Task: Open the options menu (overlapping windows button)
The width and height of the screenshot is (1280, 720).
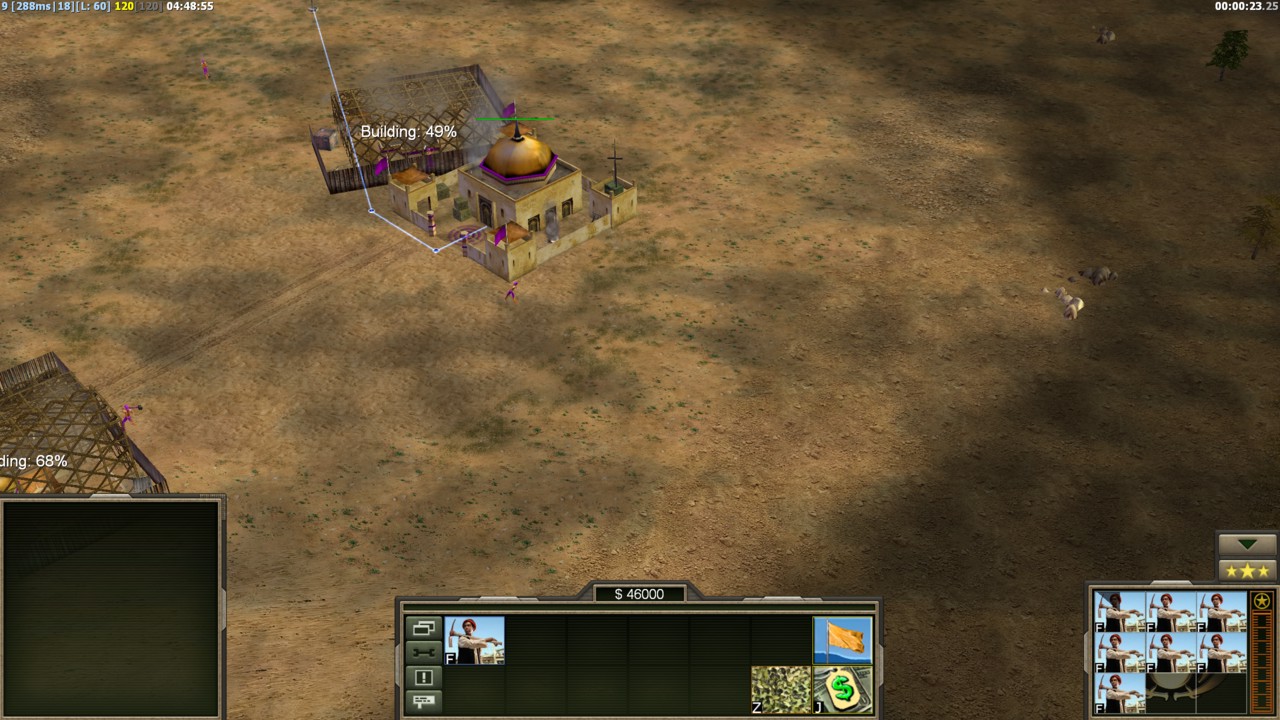Action: pos(423,628)
